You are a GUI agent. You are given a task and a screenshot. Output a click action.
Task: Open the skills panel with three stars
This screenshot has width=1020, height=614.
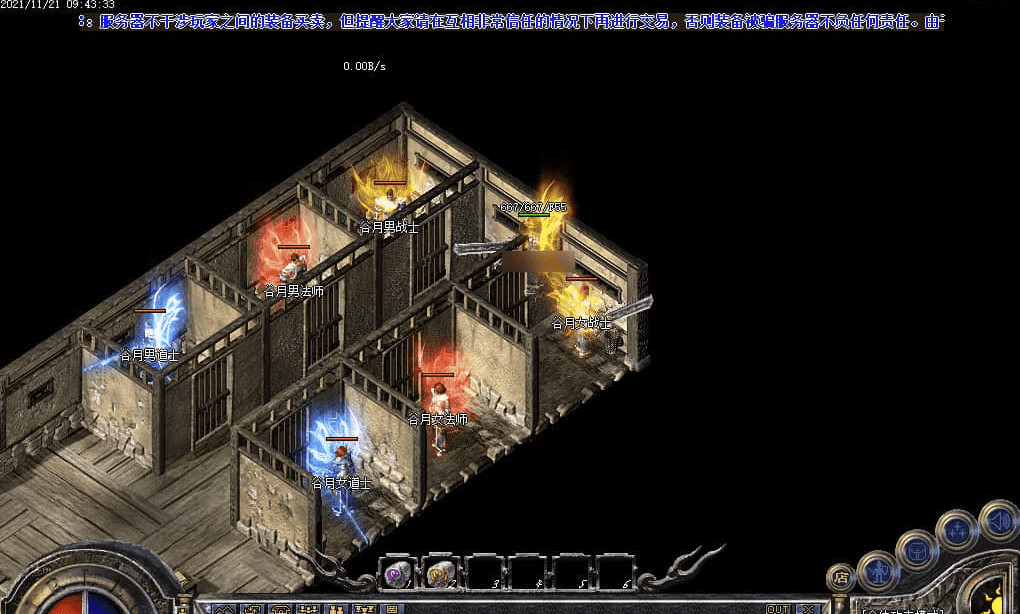(956, 529)
